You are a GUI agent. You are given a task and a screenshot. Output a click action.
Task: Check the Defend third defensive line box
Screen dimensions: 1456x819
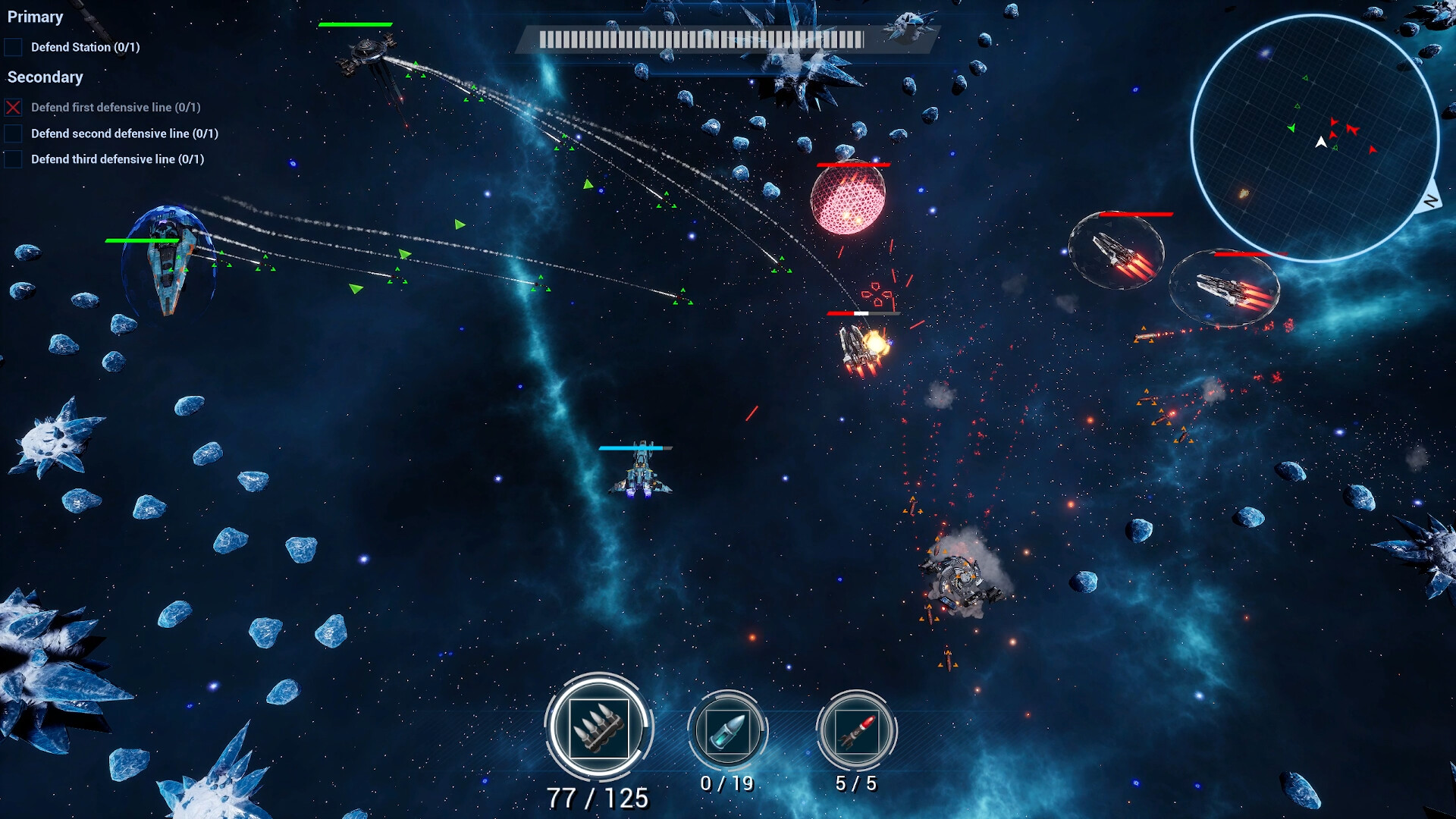tap(13, 158)
